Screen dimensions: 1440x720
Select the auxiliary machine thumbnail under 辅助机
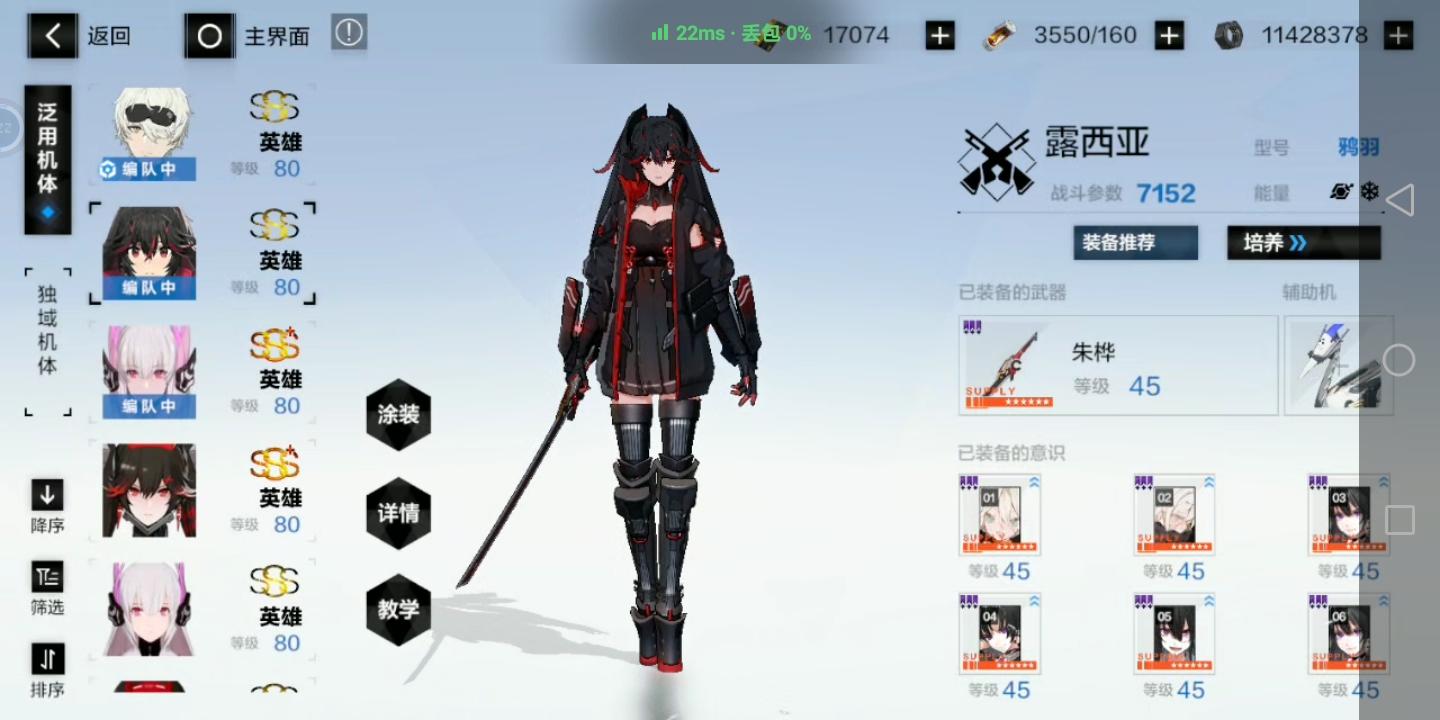point(1338,363)
